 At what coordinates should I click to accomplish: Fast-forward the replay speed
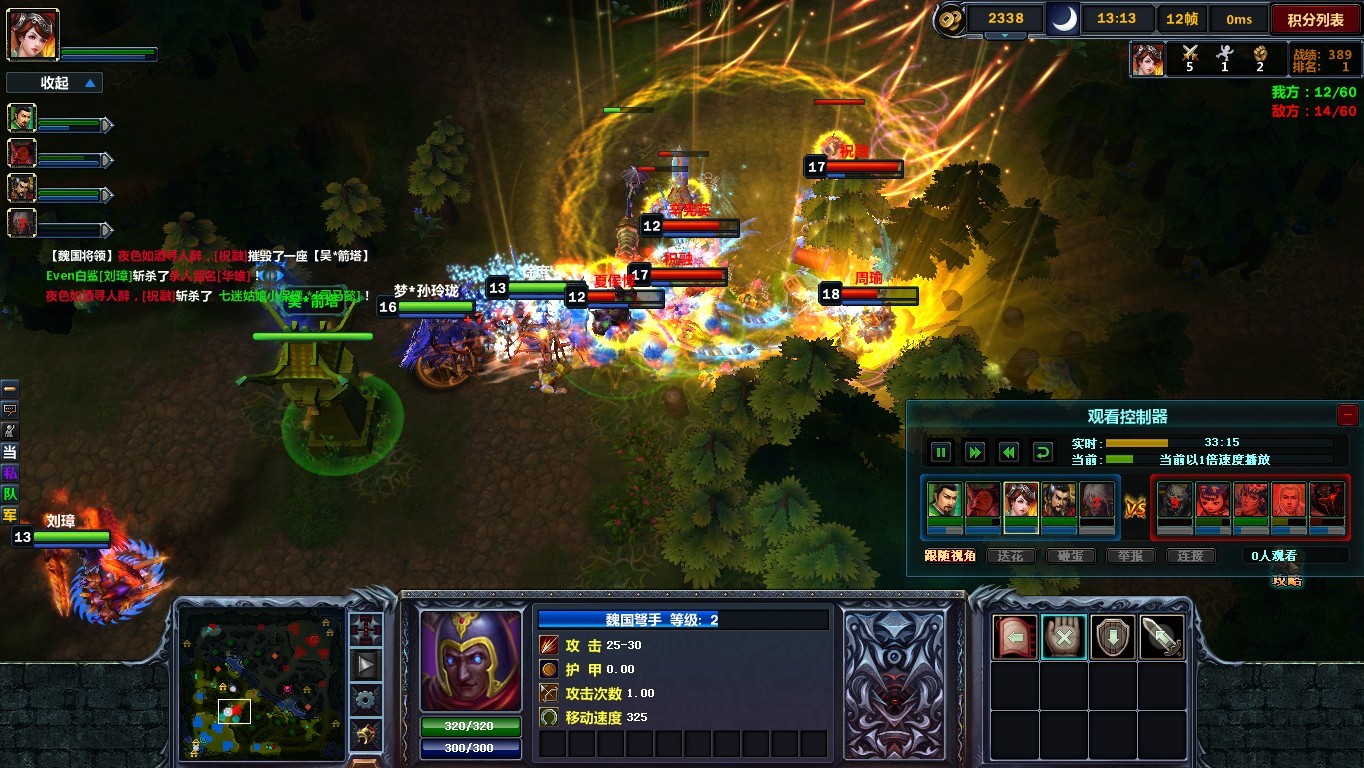tap(974, 452)
